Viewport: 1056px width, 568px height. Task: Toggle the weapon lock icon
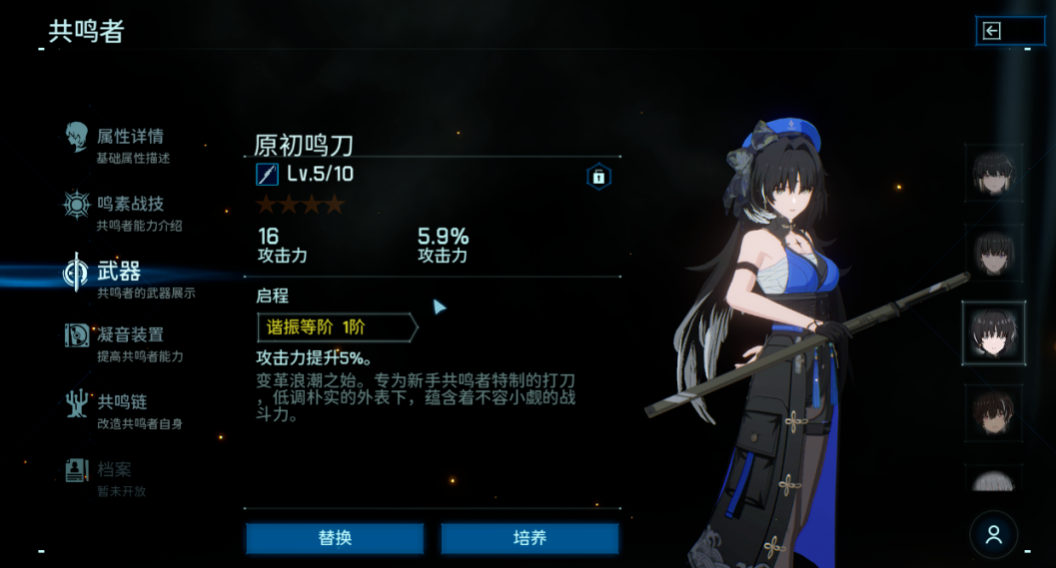click(598, 177)
